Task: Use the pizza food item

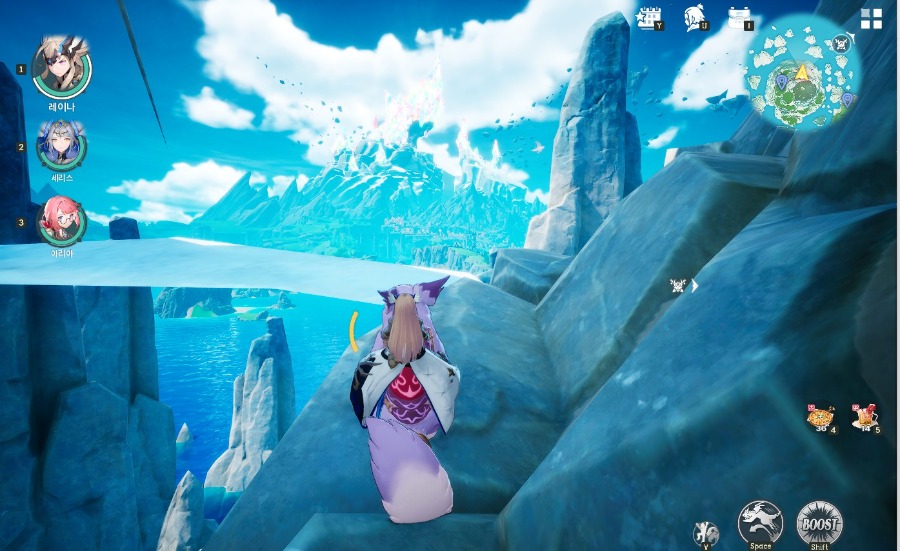Action: coord(822,416)
